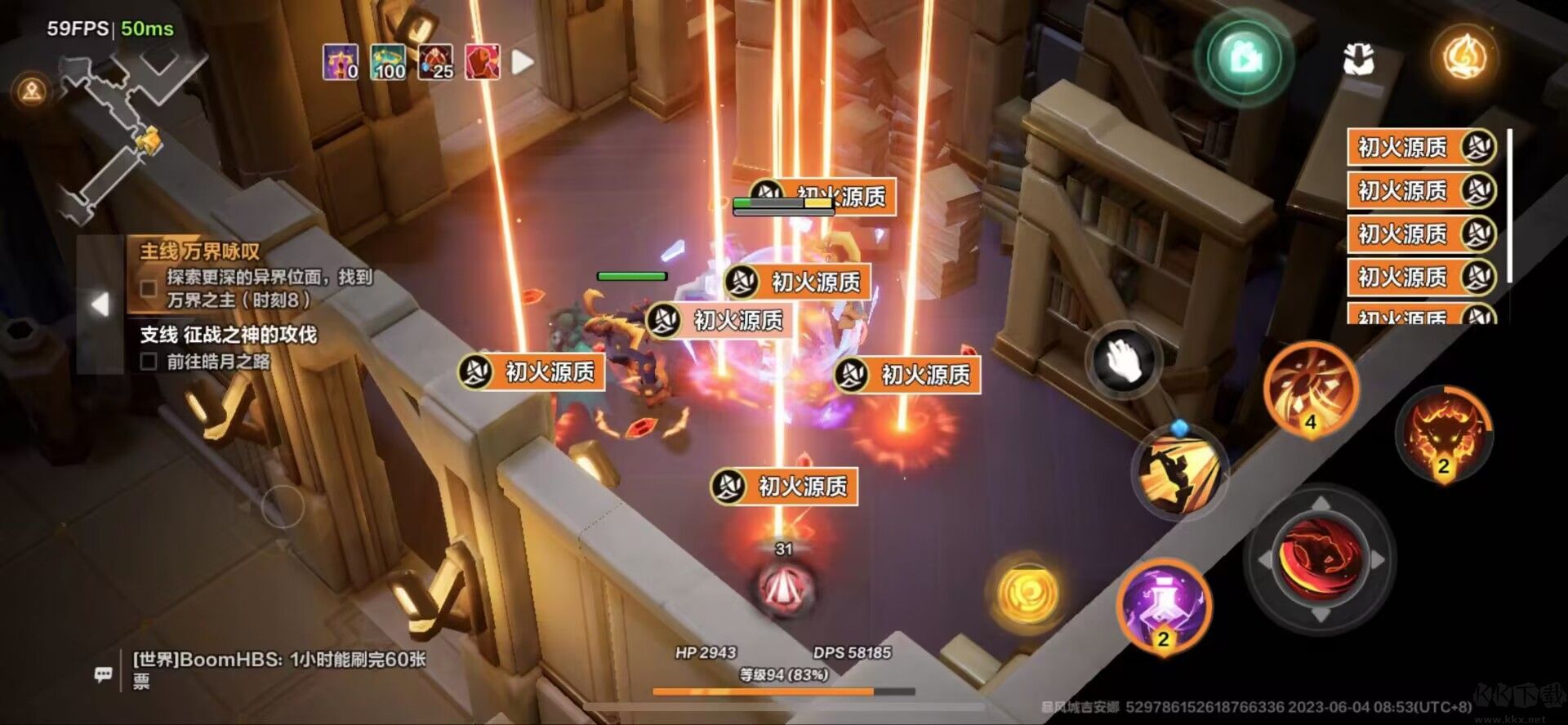Open the chat via speech bubble icon
Viewport: 1568px width, 725px height.
[103, 674]
